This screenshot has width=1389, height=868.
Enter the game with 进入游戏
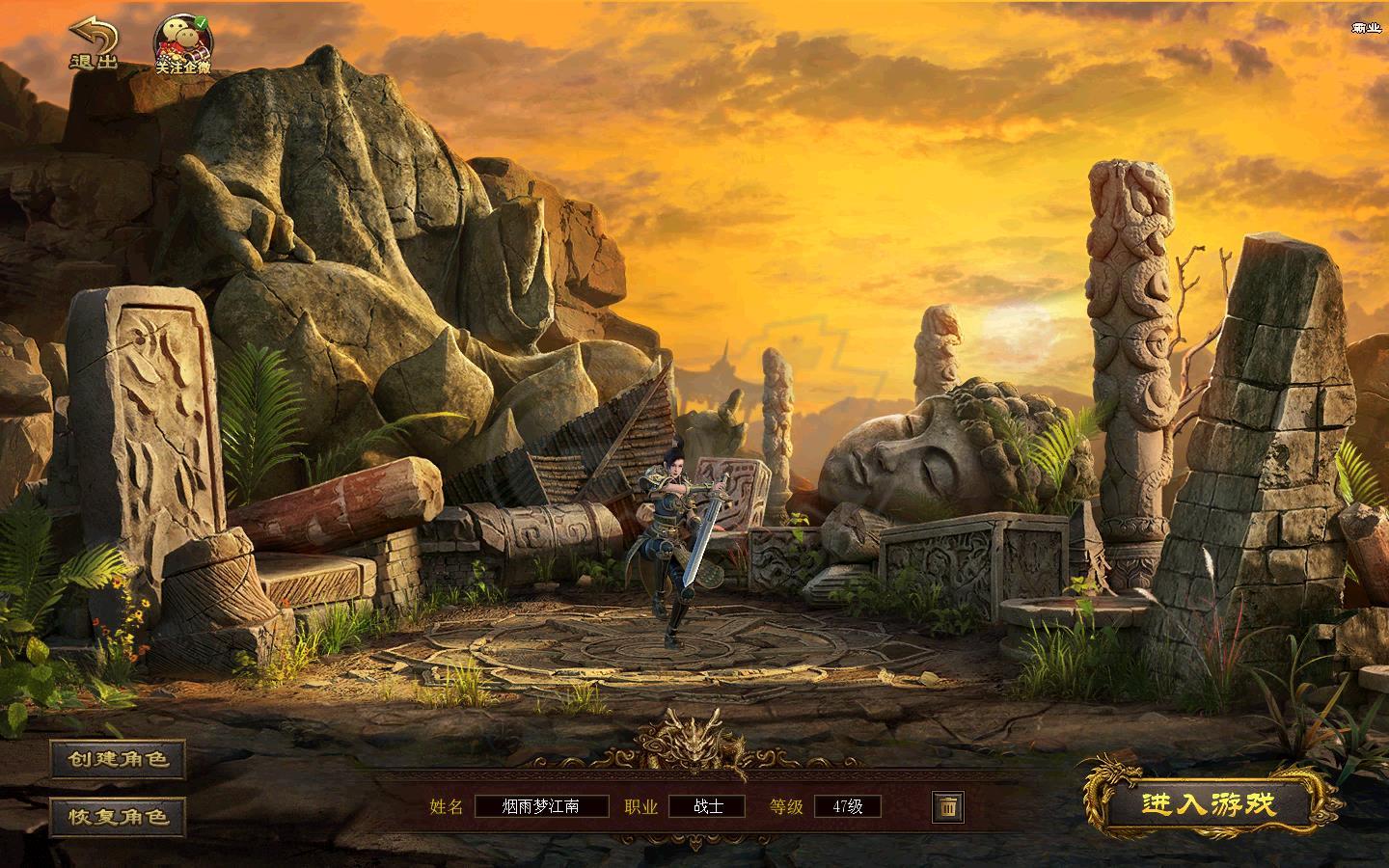tap(1209, 804)
